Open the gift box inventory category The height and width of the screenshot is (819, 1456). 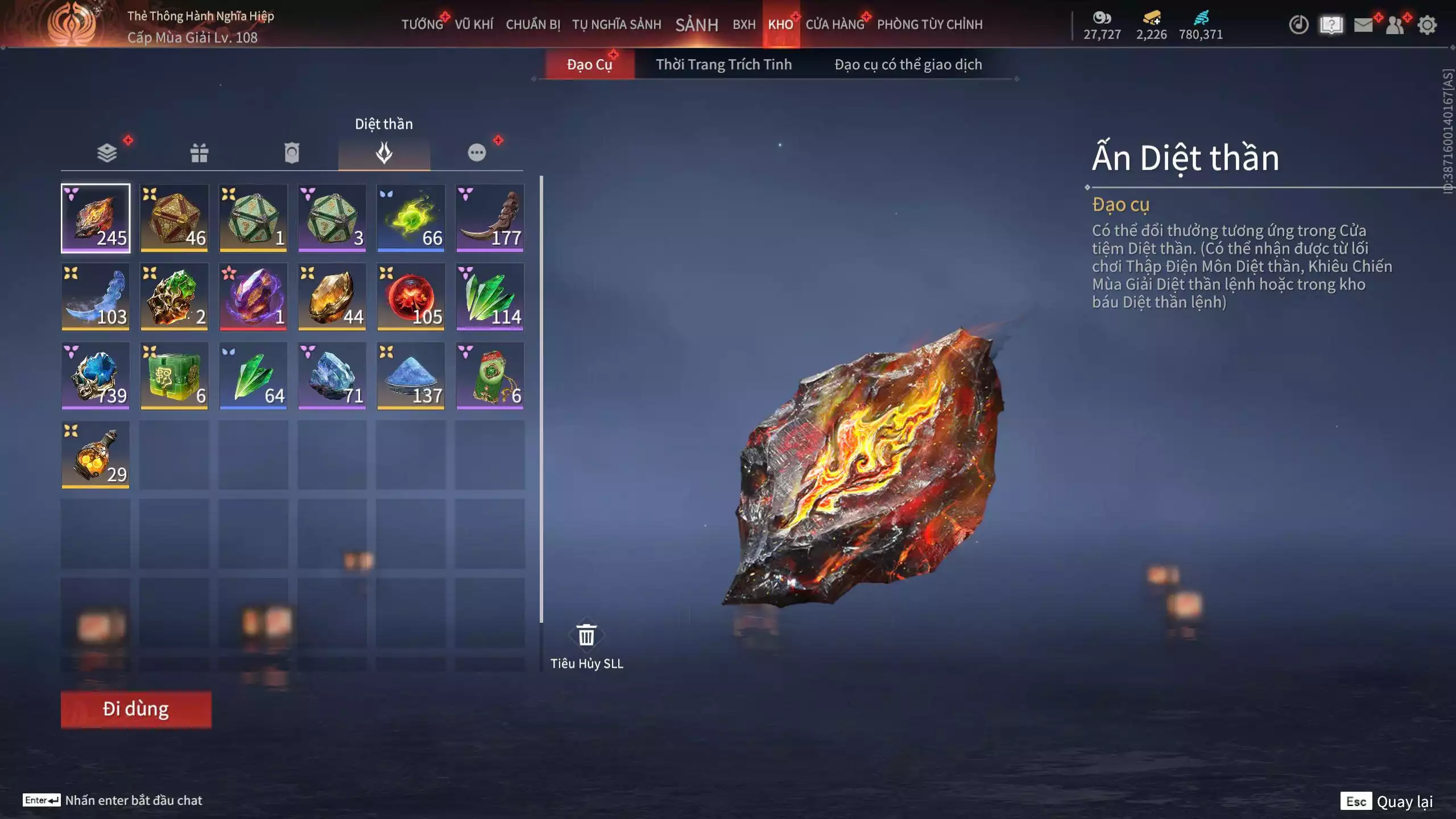pyautogui.click(x=198, y=152)
